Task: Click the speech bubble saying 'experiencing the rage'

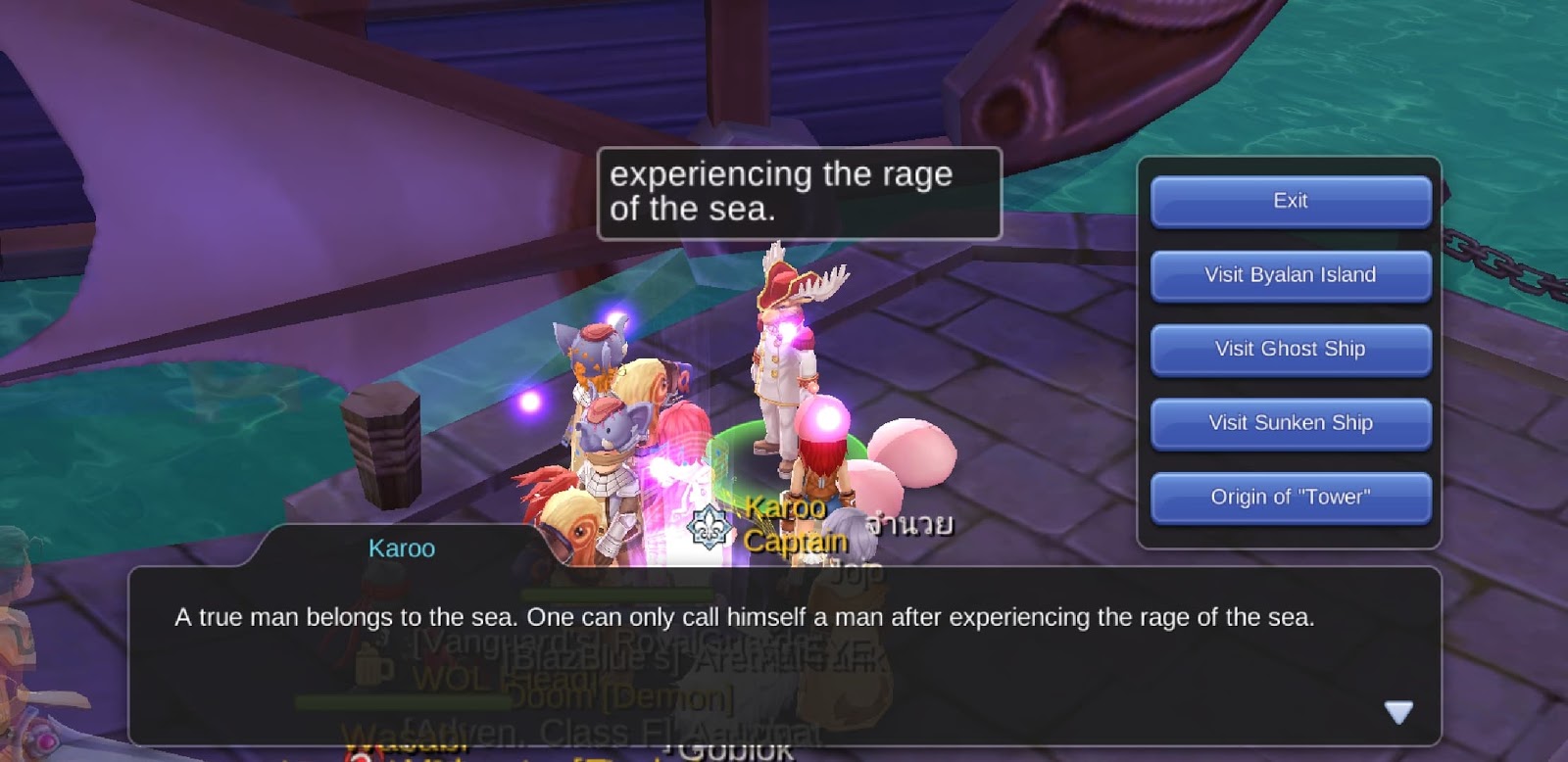Action: click(799, 193)
